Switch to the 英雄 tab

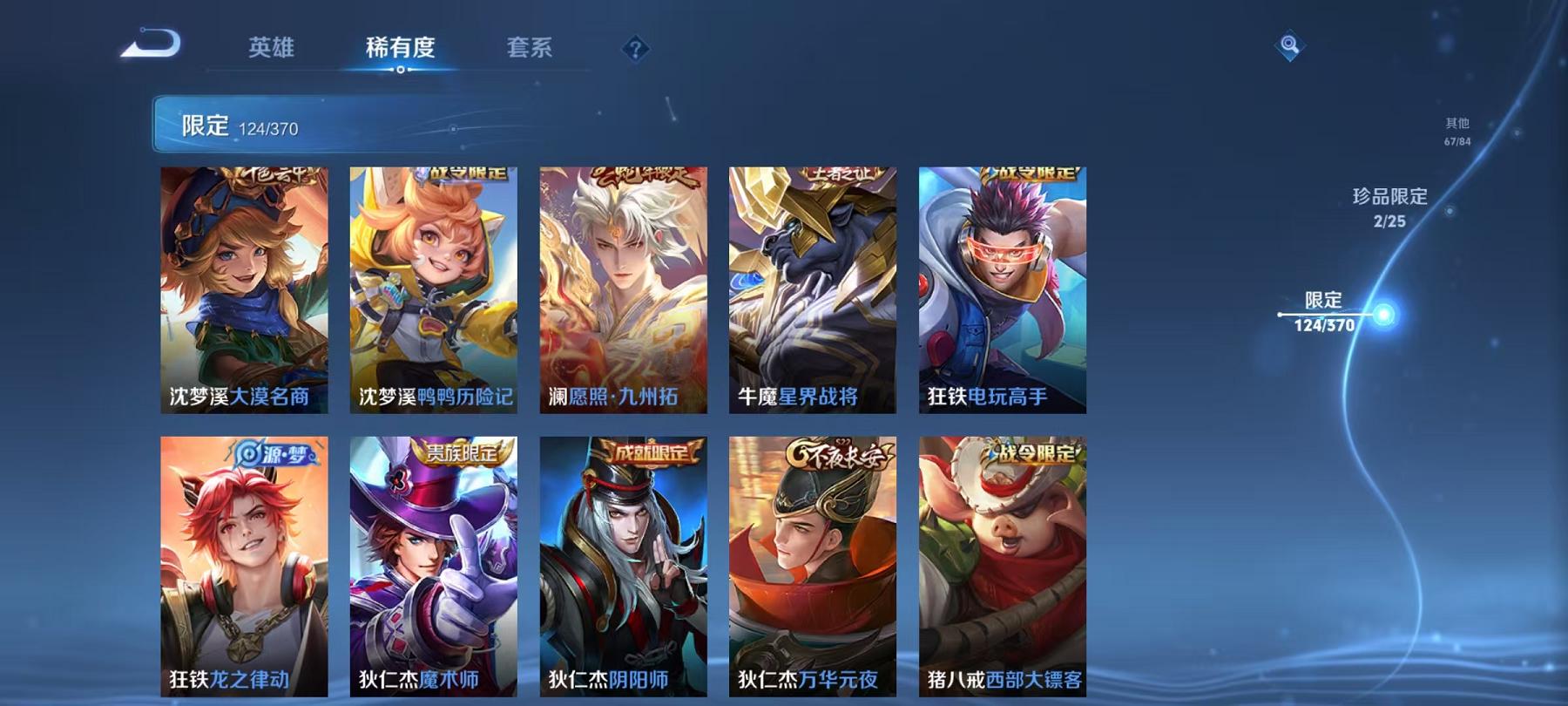[x=272, y=50]
